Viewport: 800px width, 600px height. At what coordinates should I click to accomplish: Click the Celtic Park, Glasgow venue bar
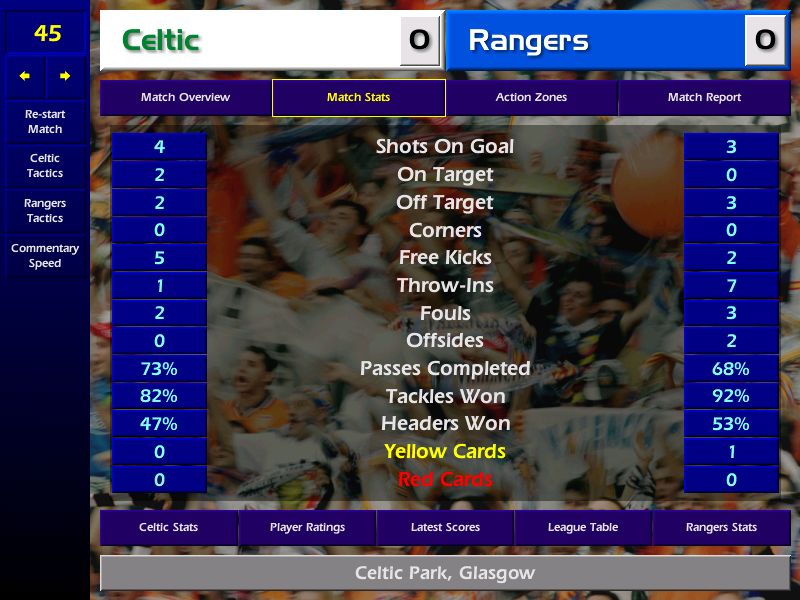(445, 574)
